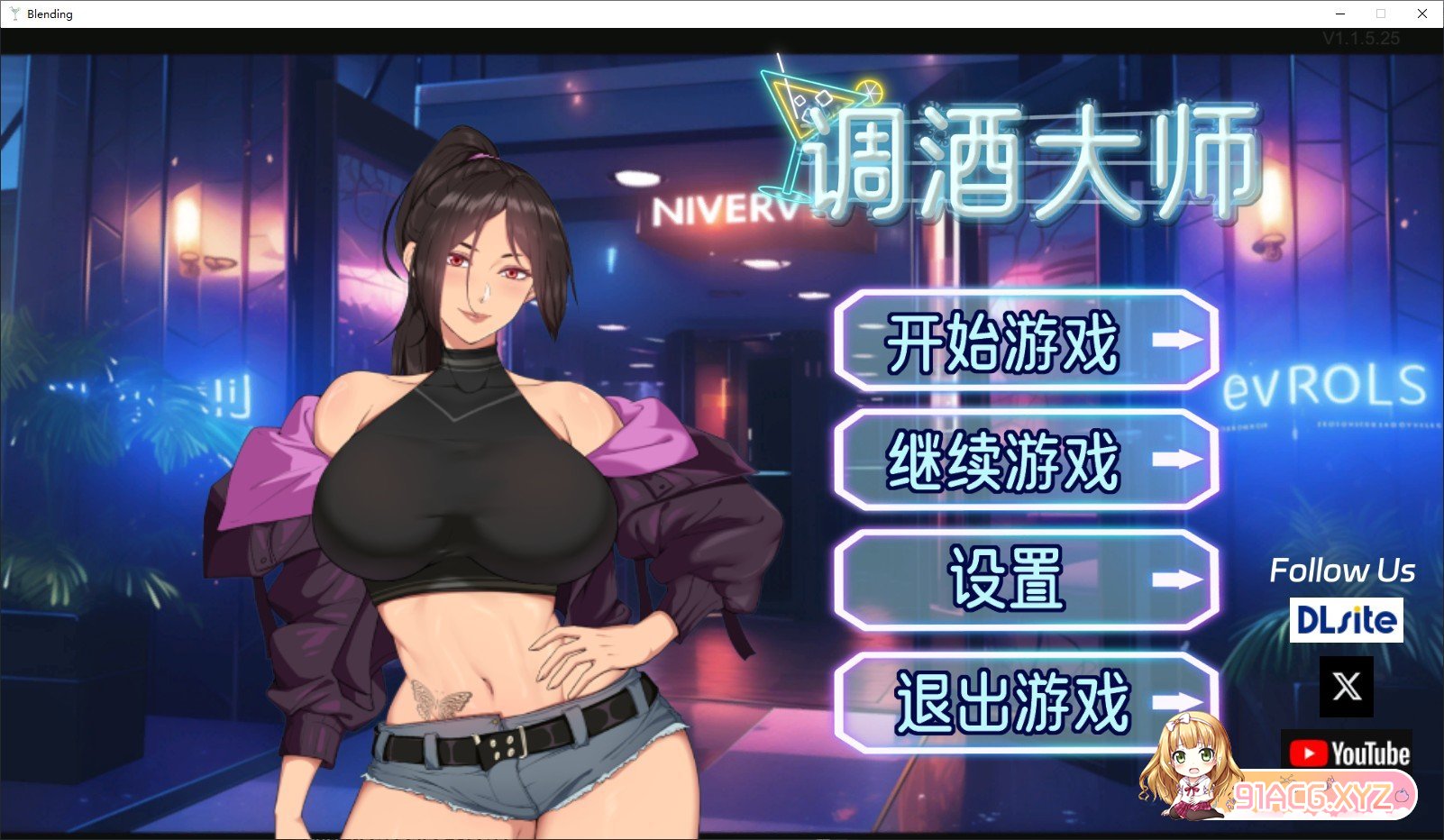Click the Follow Us text
1444x840 pixels.
pyautogui.click(x=1343, y=570)
